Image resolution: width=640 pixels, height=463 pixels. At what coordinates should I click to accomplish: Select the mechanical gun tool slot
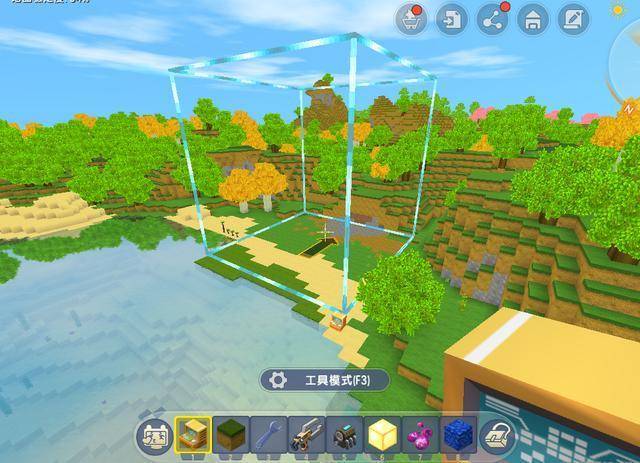click(305, 434)
